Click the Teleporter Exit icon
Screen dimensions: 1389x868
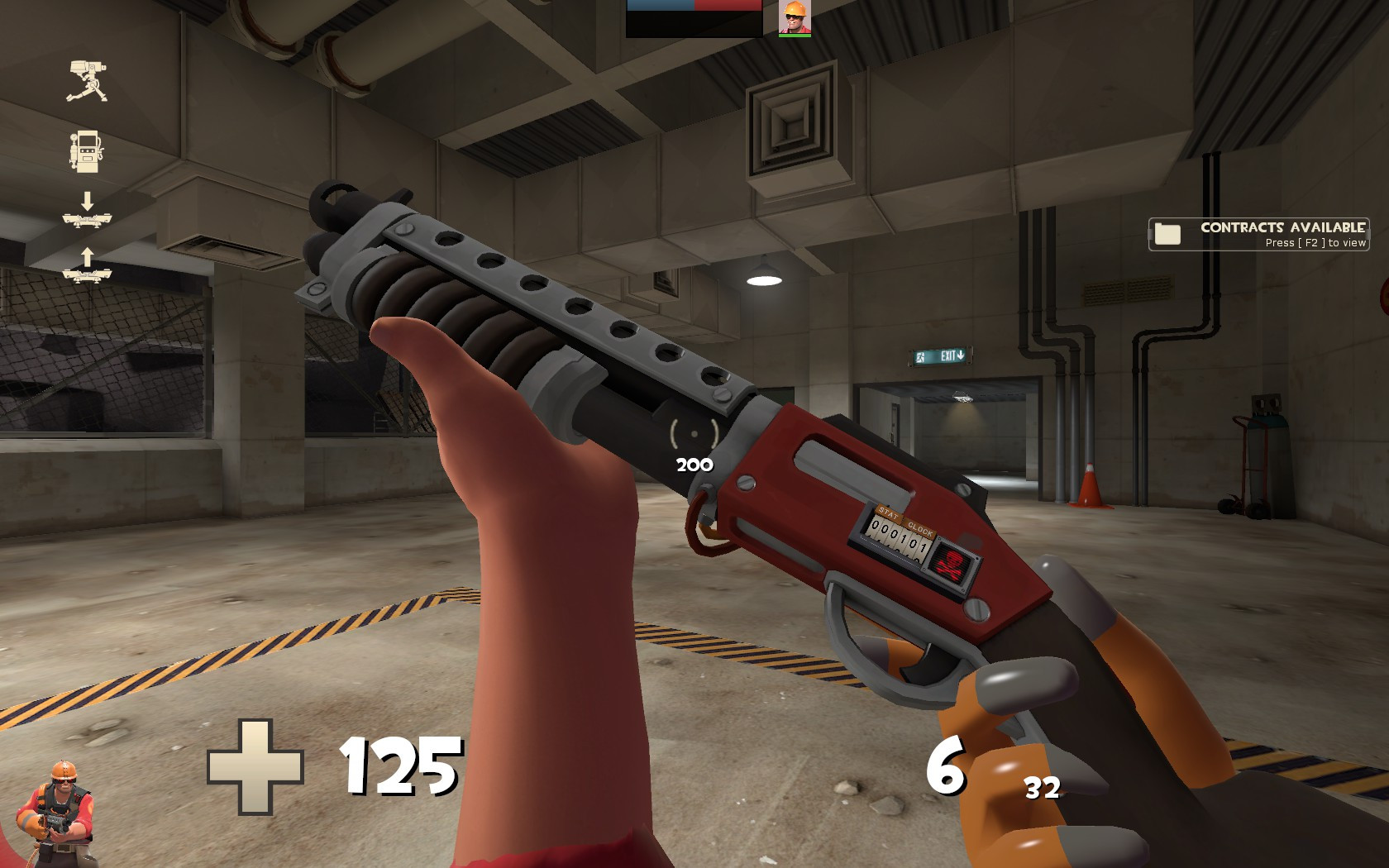point(88,275)
